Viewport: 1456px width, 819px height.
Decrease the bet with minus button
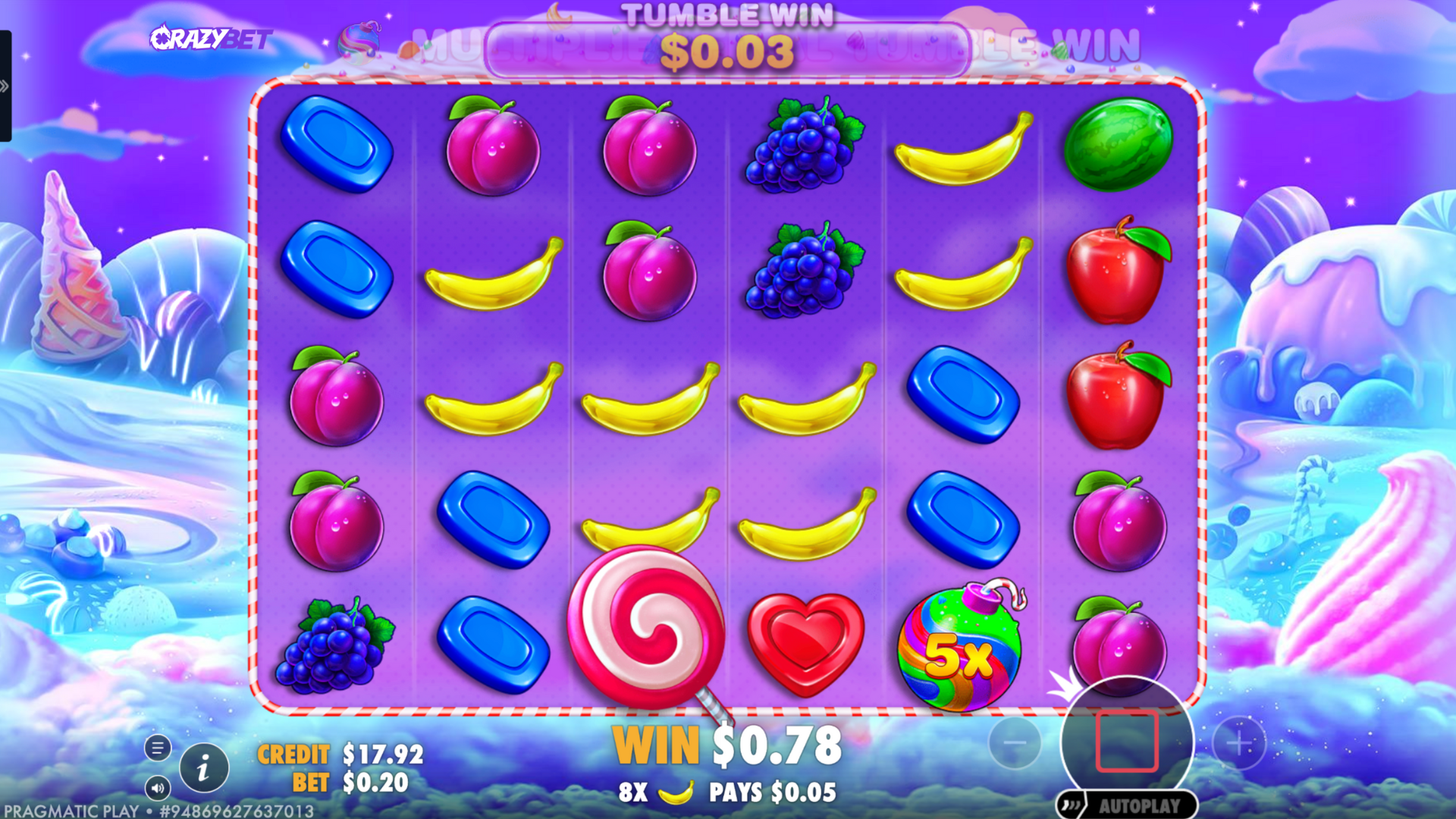1015,743
